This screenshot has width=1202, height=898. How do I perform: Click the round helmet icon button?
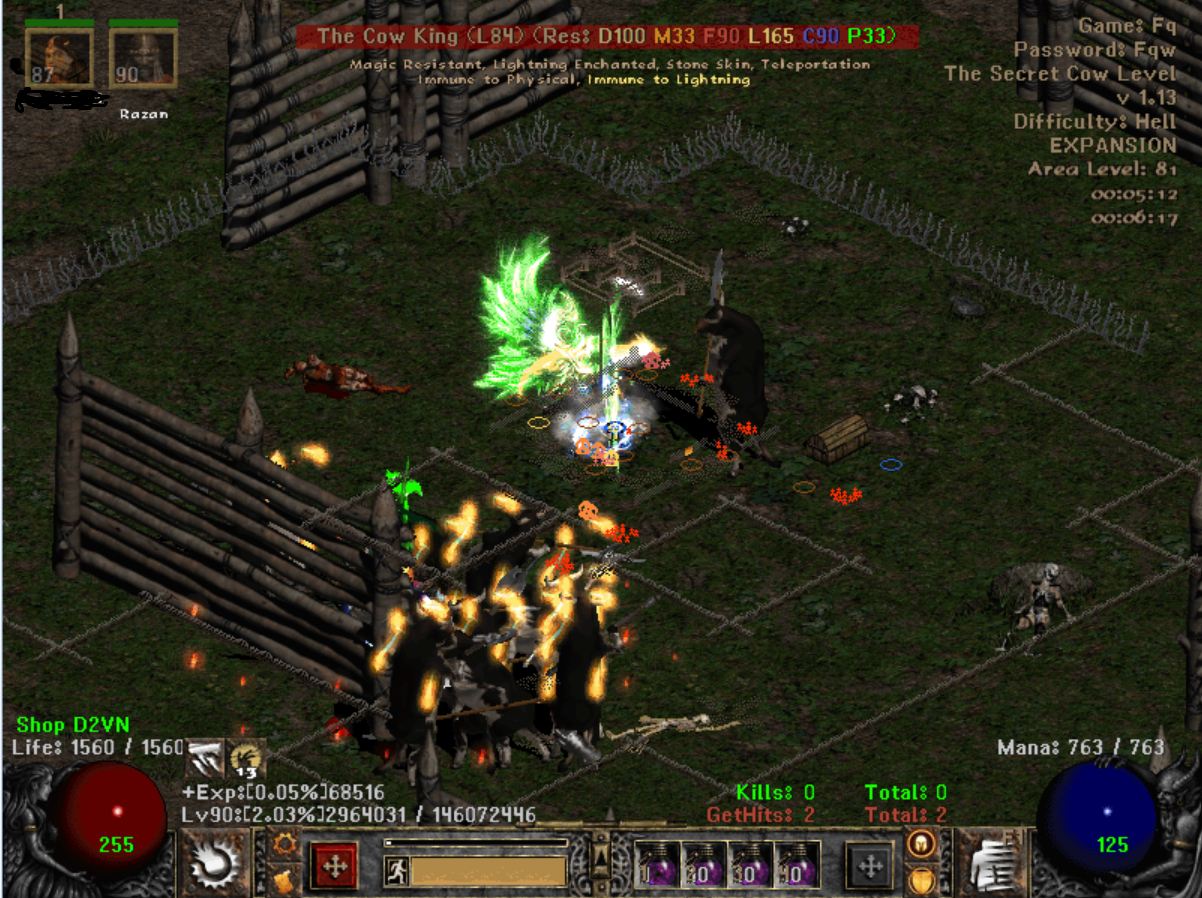(920, 844)
